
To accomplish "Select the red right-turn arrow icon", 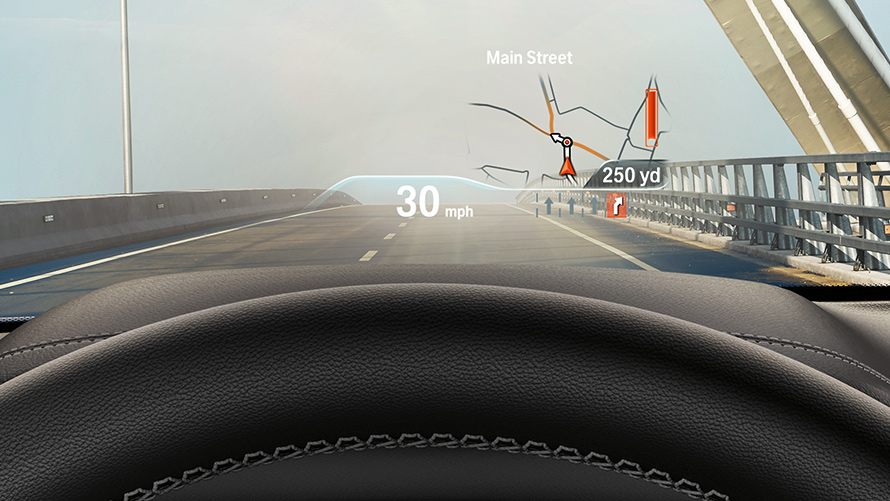I will tap(616, 205).
